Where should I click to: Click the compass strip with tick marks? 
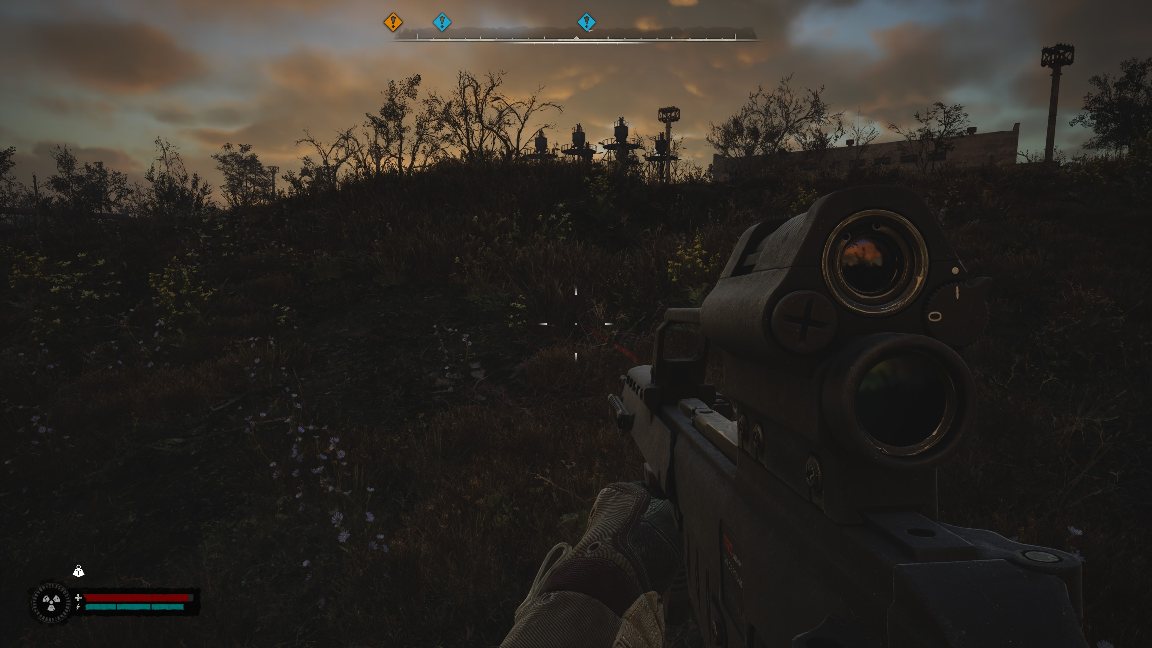(x=576, y=38)
